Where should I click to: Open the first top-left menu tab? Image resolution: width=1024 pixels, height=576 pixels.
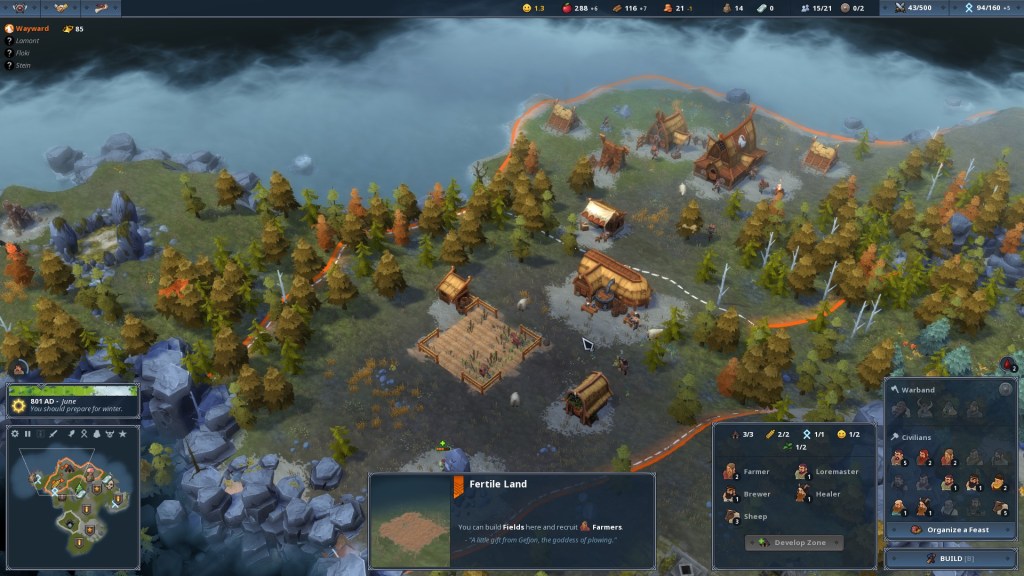(21, 8)
